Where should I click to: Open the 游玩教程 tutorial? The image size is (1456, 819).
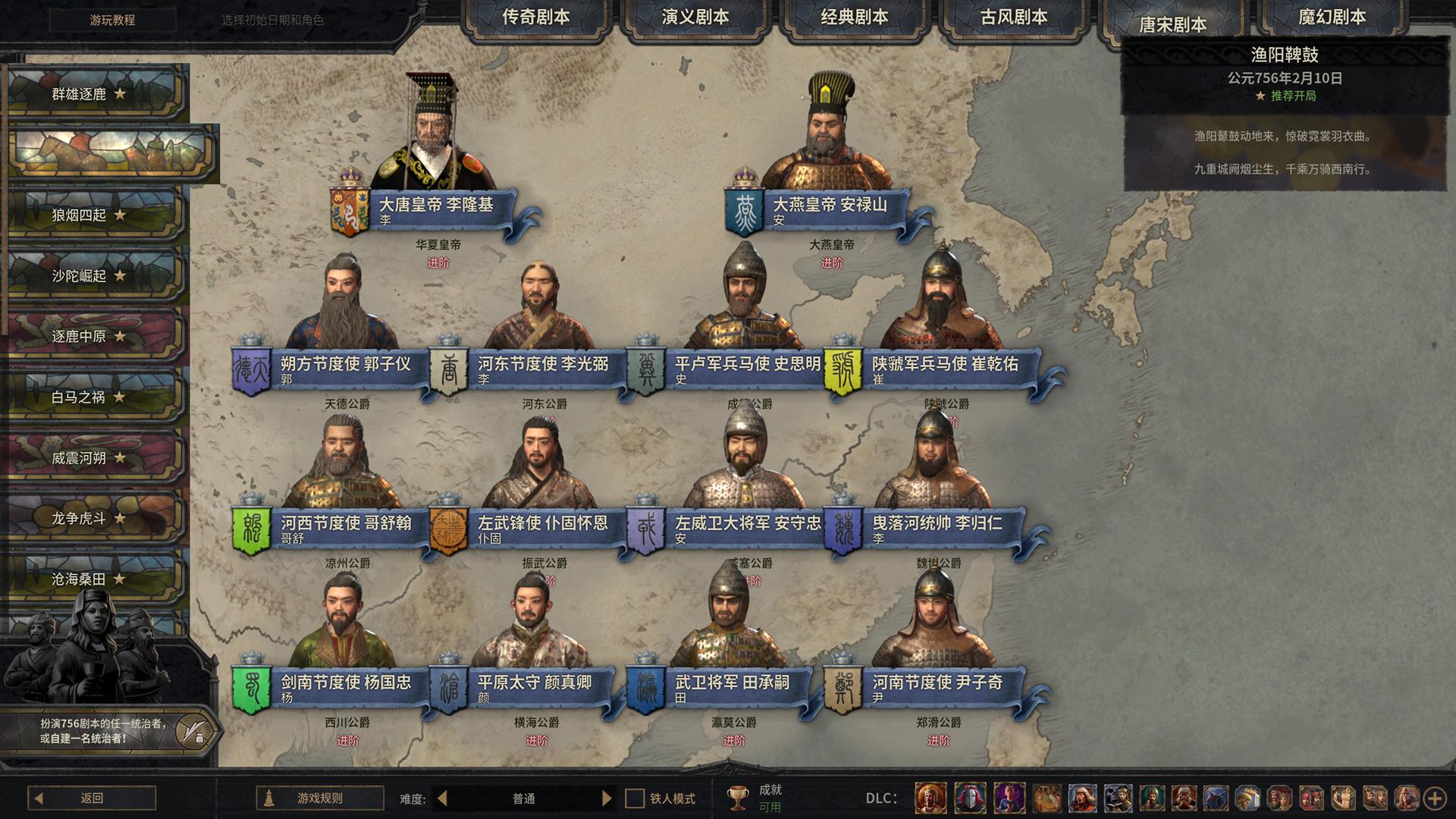[x=112, y=20]
